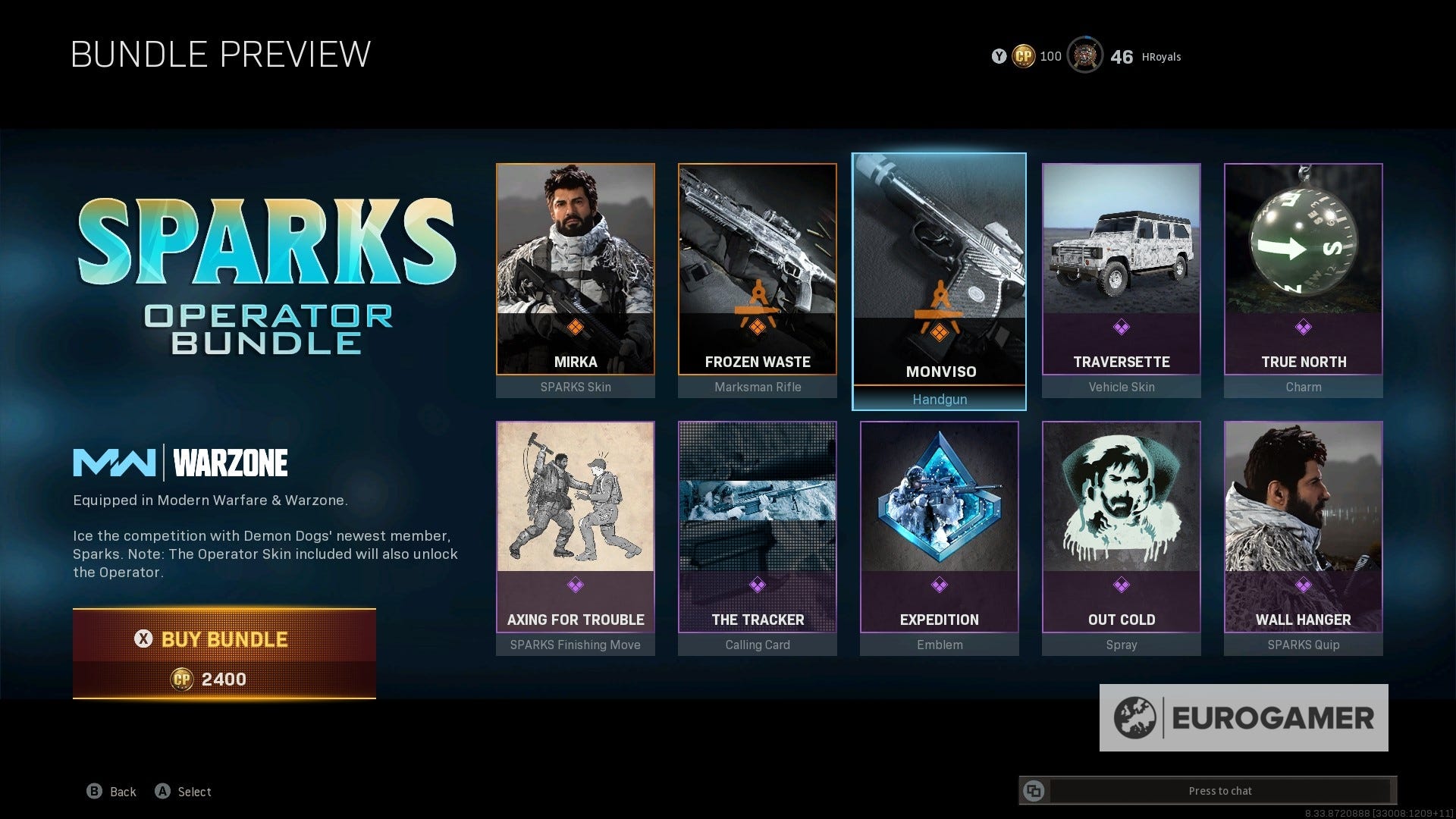
Task: Click the Back option
Action: [x=111, y=791]
